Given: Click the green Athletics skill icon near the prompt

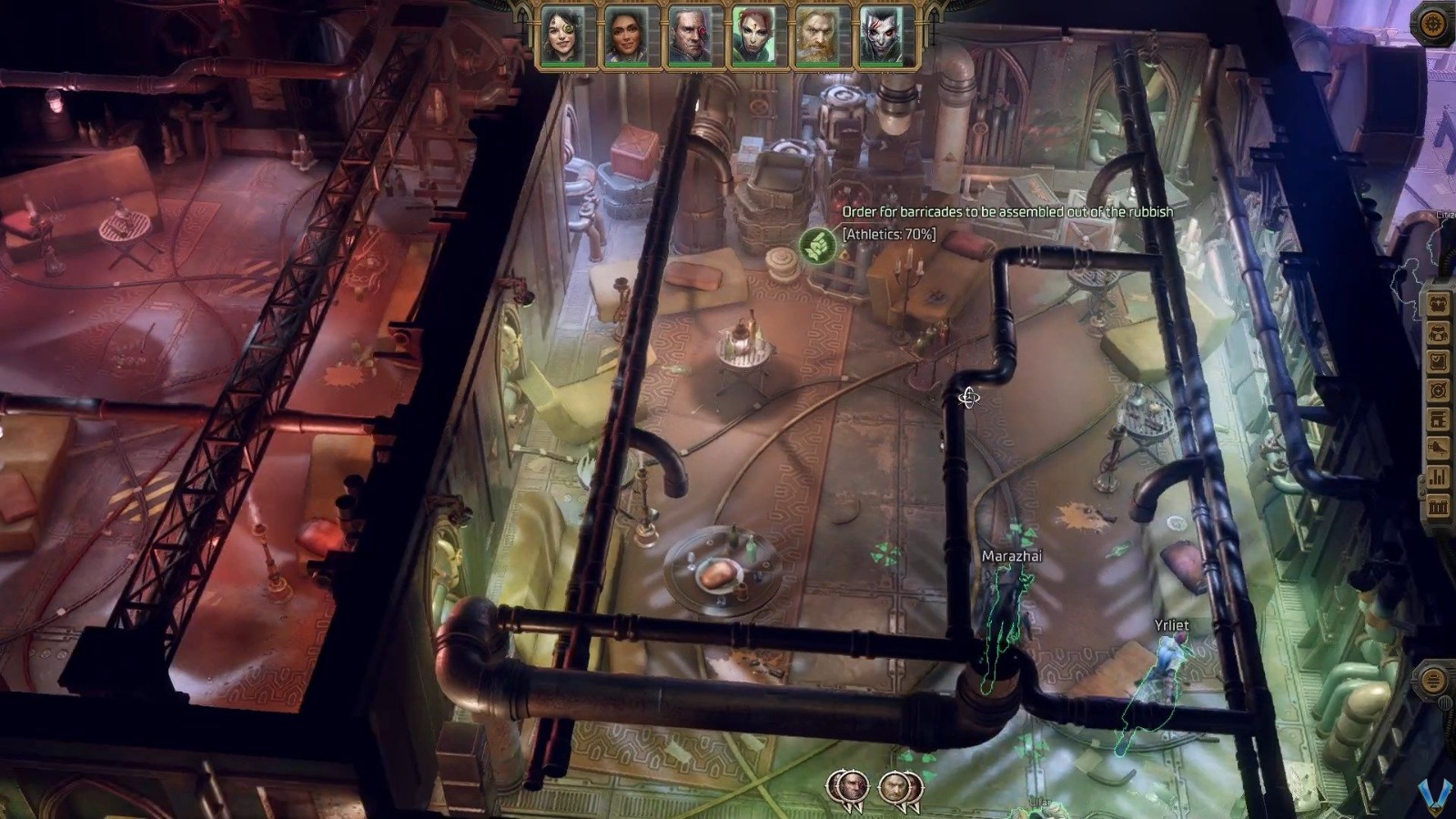Looking at the screenshot, I should [817, 247].
